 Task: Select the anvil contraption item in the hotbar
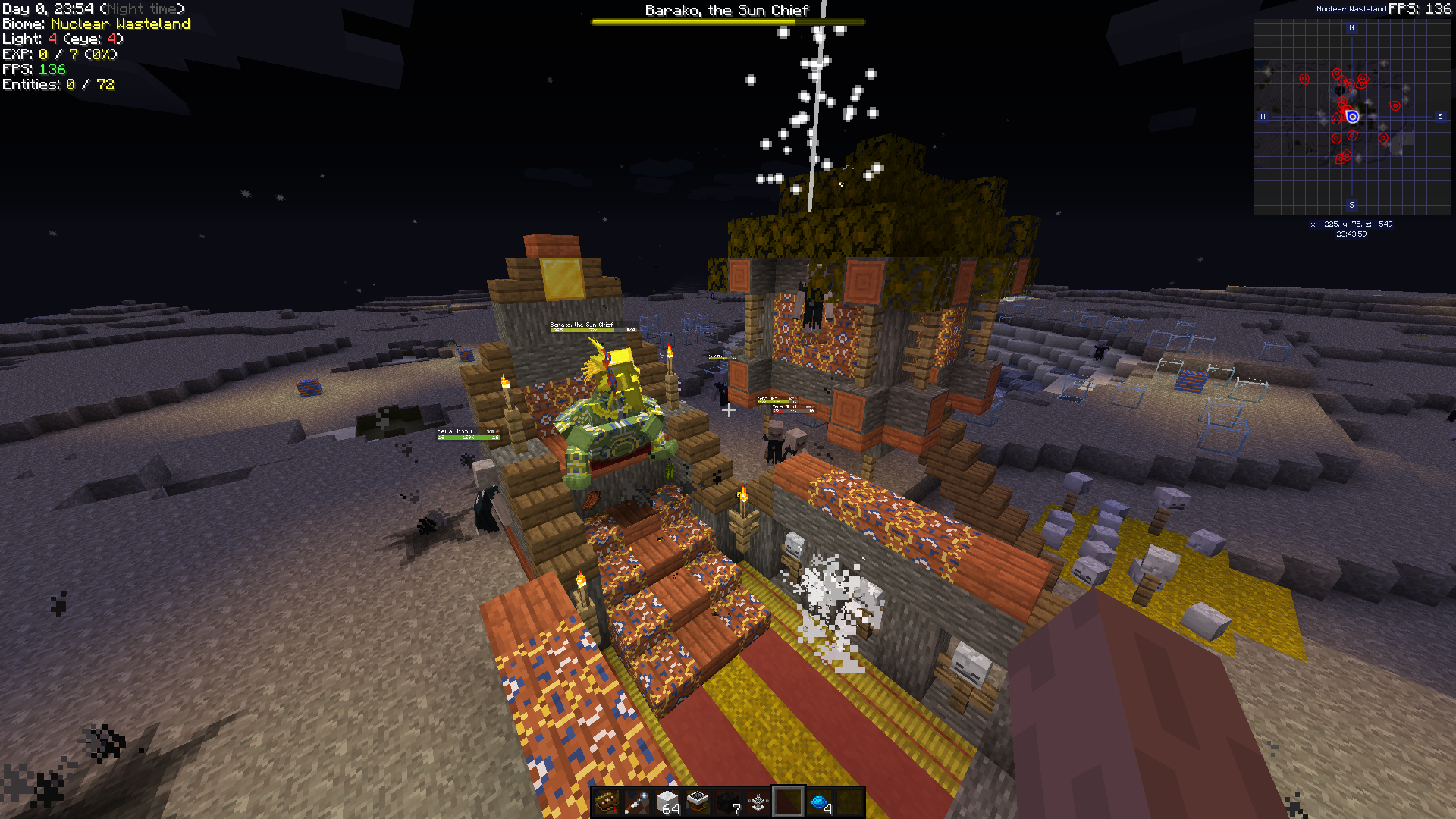click(x=757, y=802)
